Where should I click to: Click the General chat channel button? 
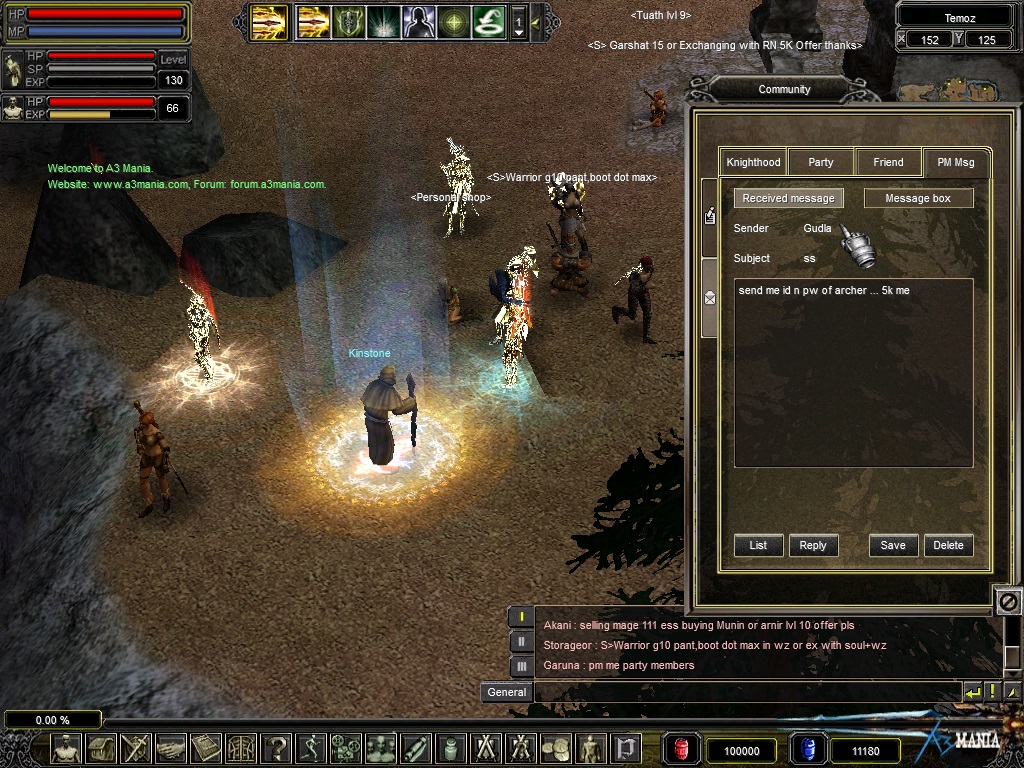pos(506,692)
